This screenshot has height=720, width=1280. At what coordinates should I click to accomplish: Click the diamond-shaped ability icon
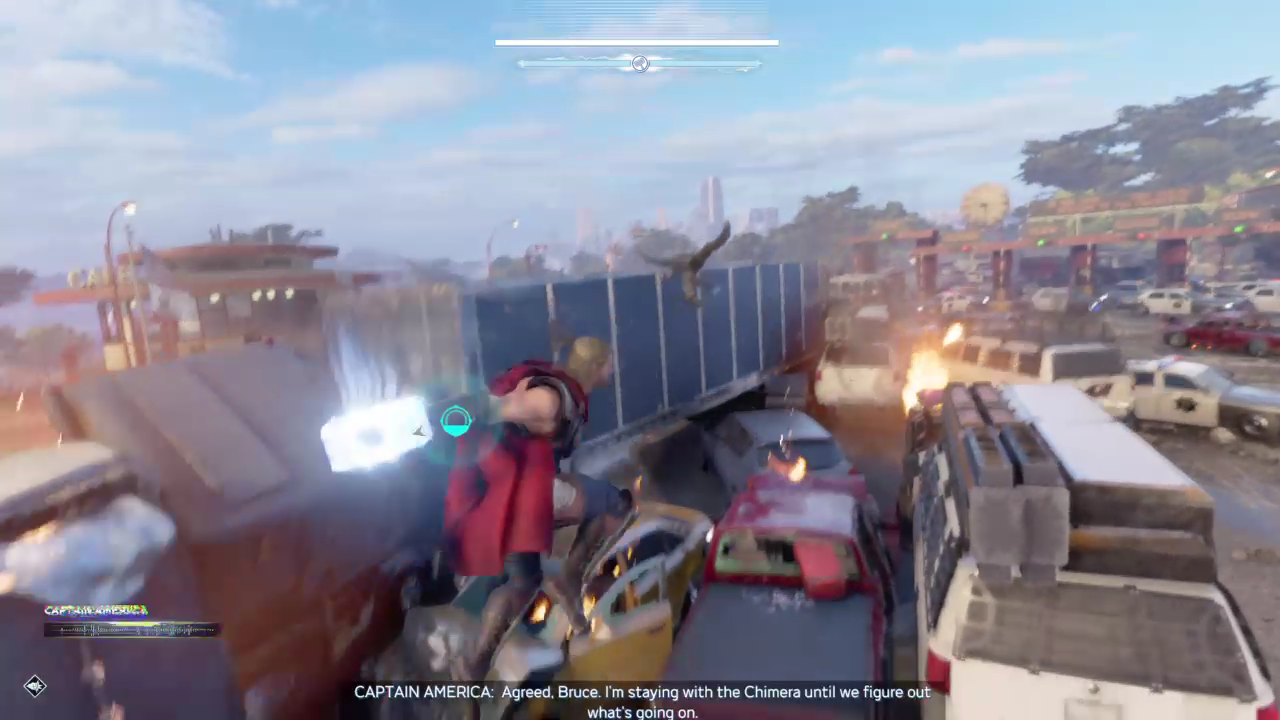click(35, 686)
